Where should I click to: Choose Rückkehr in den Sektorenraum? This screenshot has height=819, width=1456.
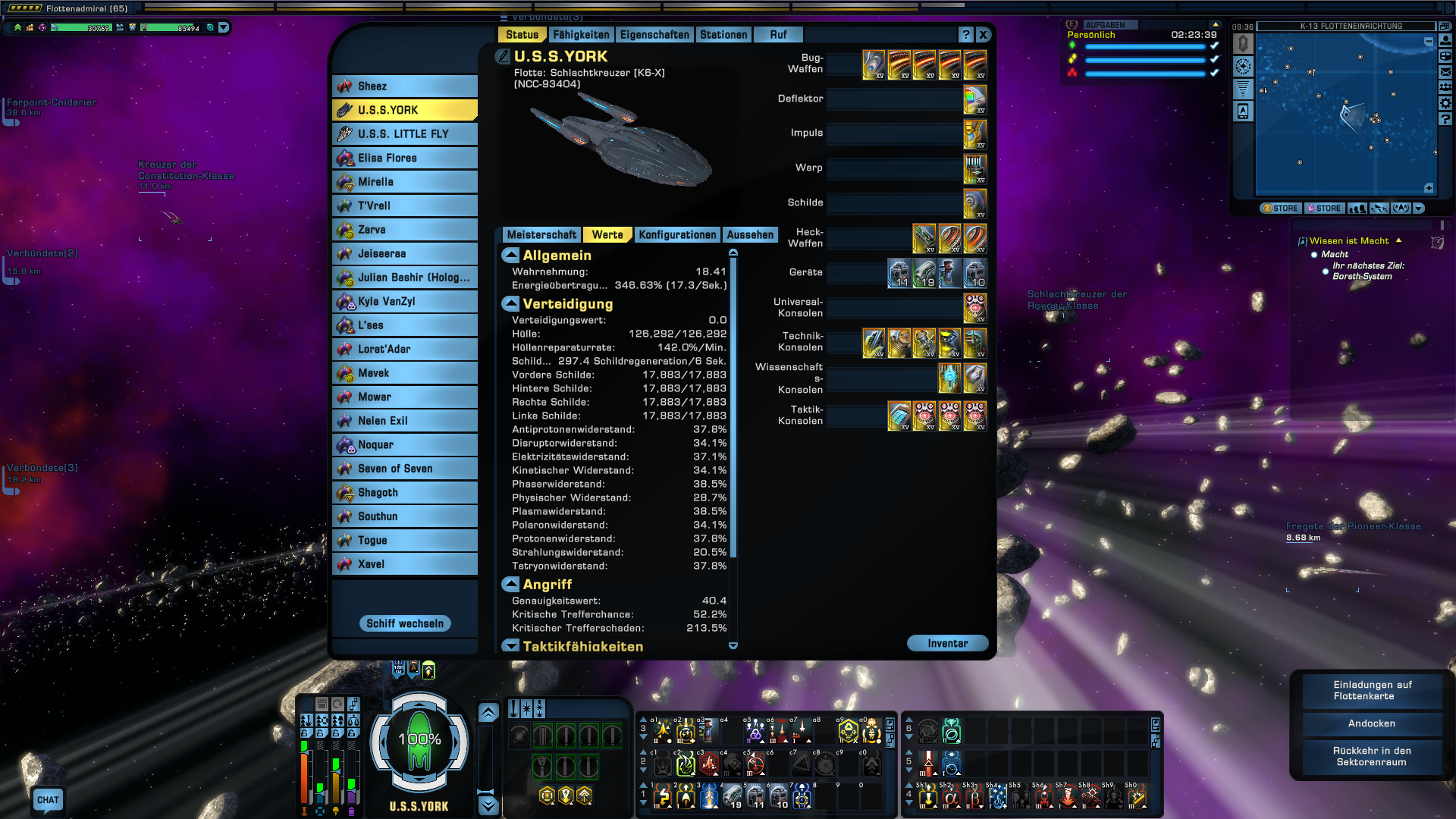(x=1372, y=757)
